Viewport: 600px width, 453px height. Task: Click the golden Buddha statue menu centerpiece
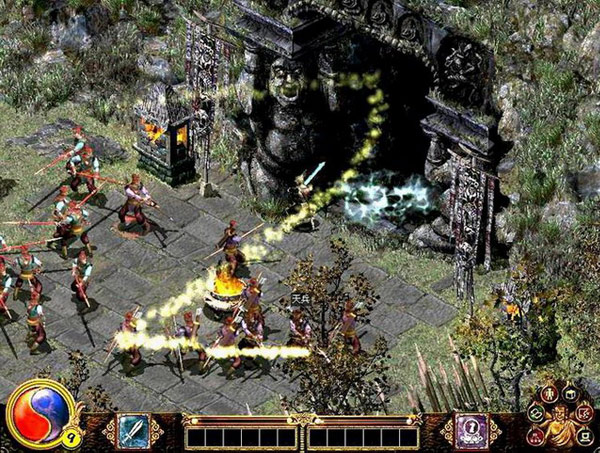click(560, 424)
